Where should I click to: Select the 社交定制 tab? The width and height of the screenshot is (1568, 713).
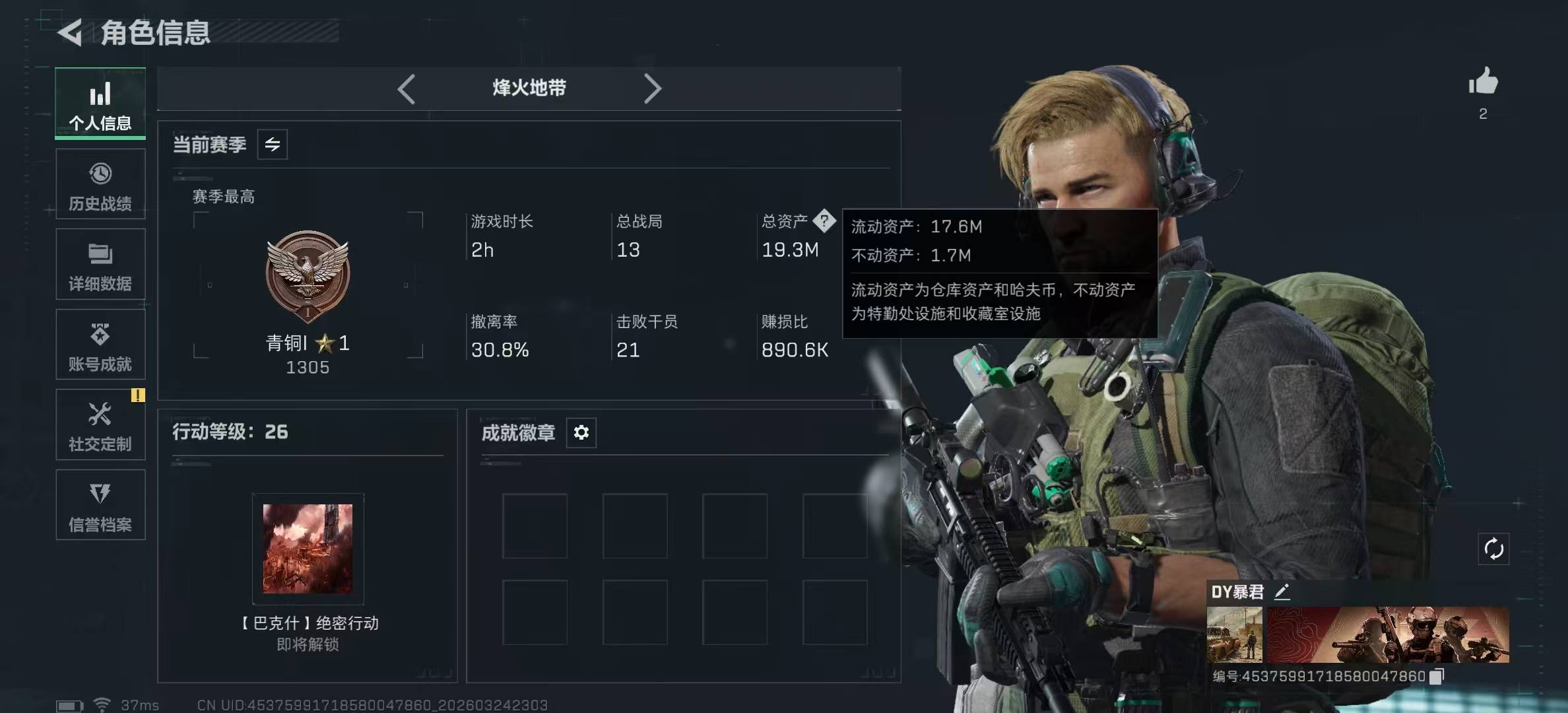[x=100, y=425]
